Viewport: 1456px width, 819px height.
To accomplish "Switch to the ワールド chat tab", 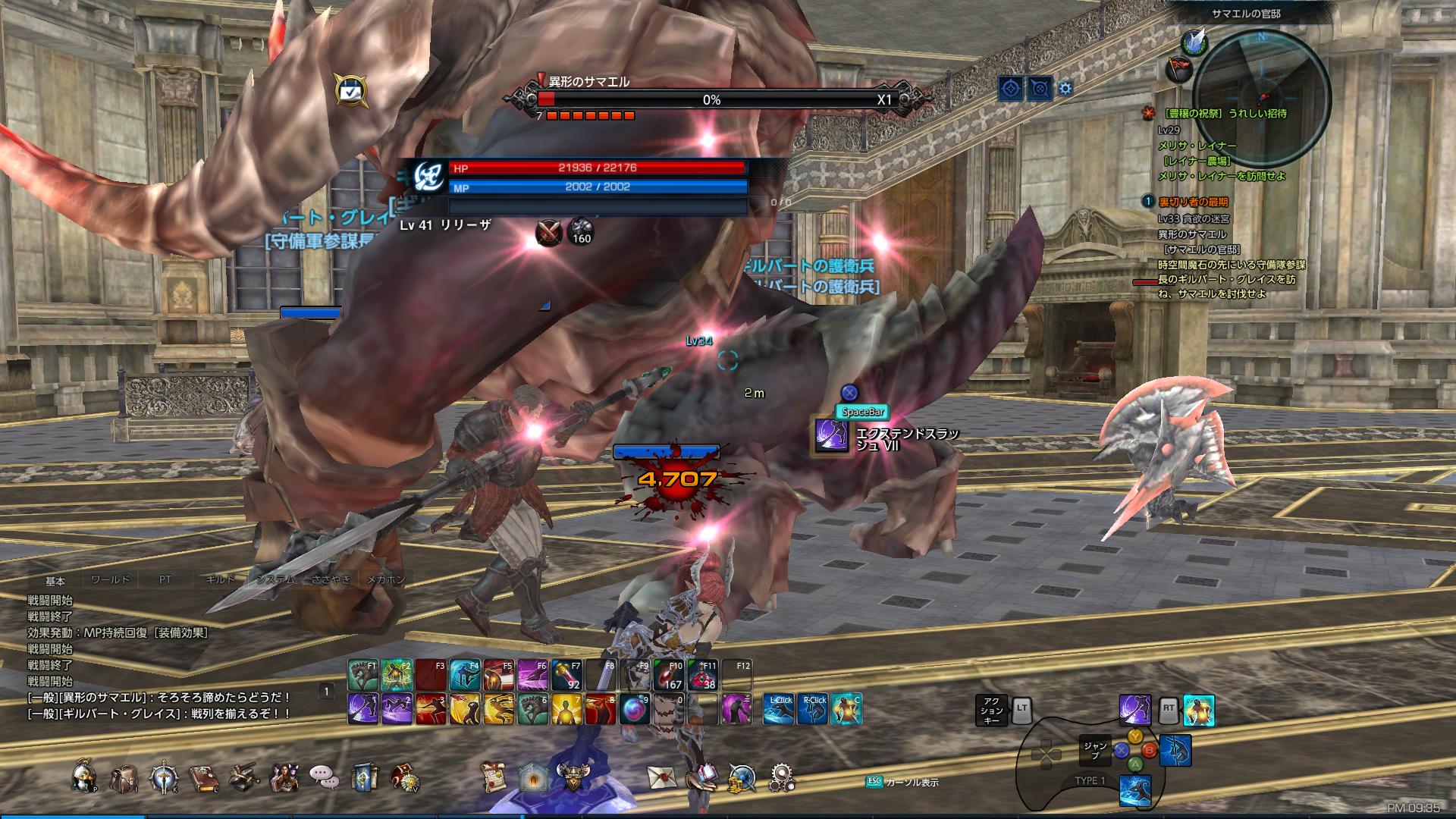I will tap(112, 579).
